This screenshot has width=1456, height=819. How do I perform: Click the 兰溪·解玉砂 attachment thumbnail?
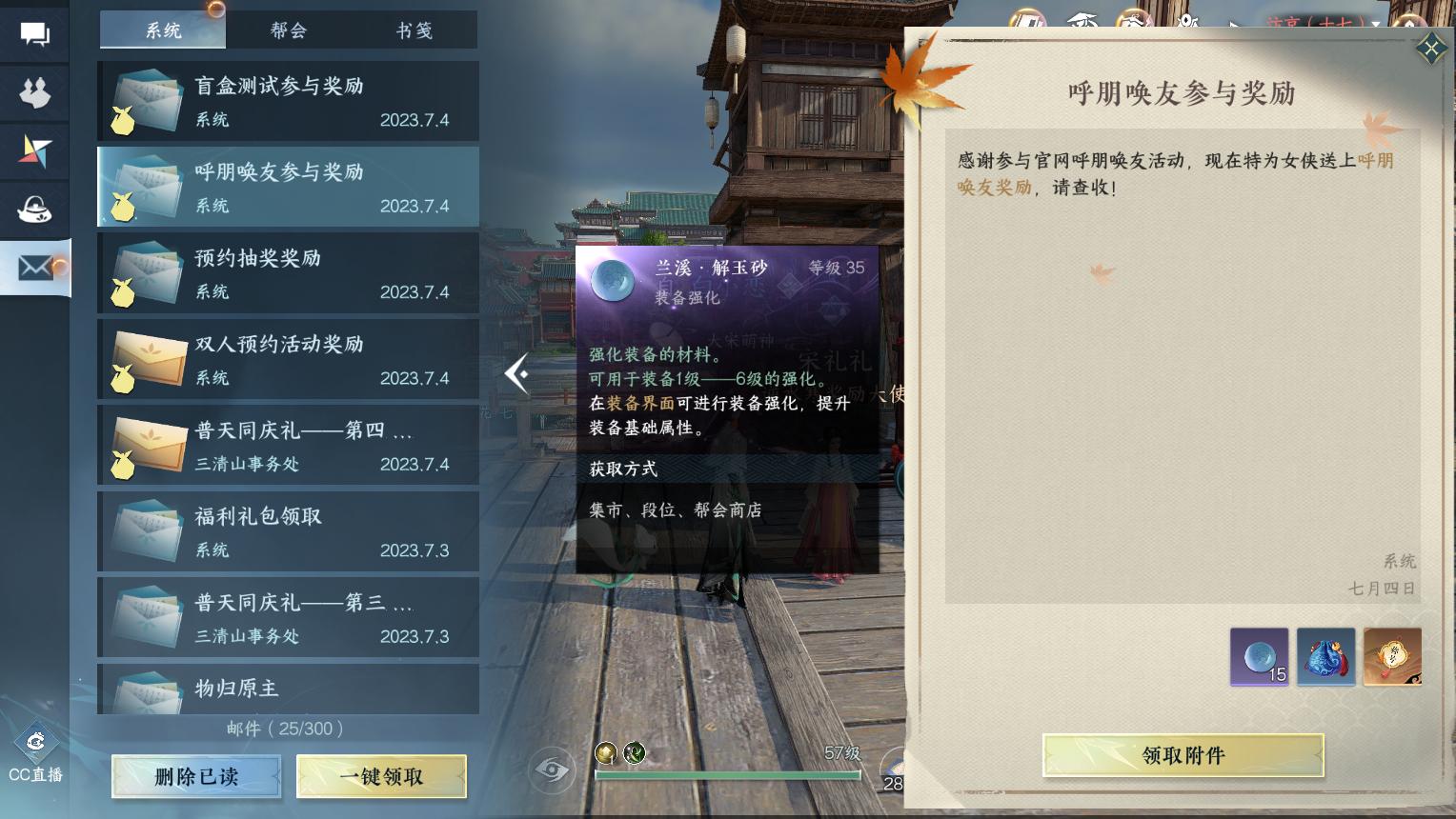coord(1258,656)
